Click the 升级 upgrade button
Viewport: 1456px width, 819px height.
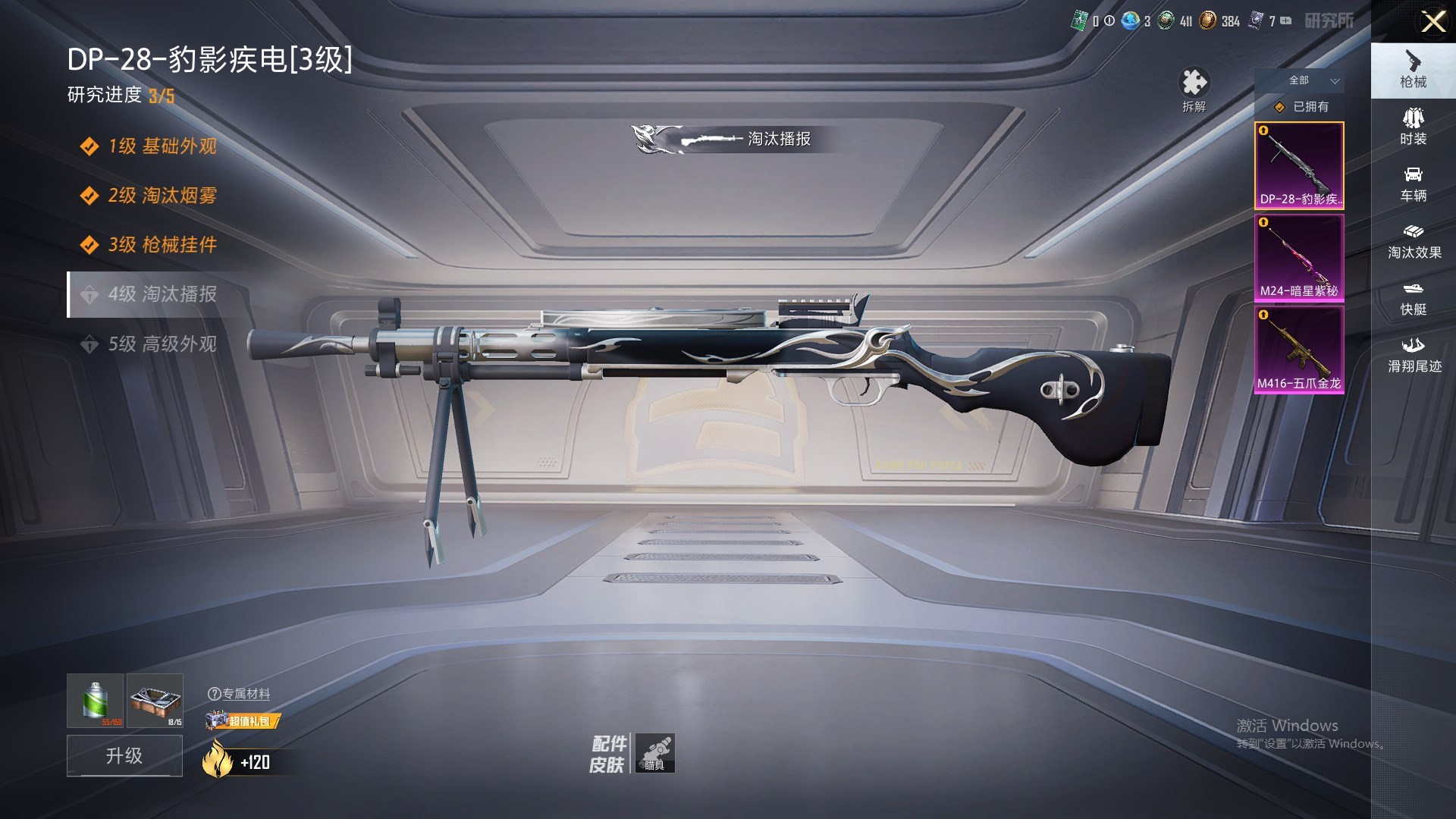(x=124, y=755)
